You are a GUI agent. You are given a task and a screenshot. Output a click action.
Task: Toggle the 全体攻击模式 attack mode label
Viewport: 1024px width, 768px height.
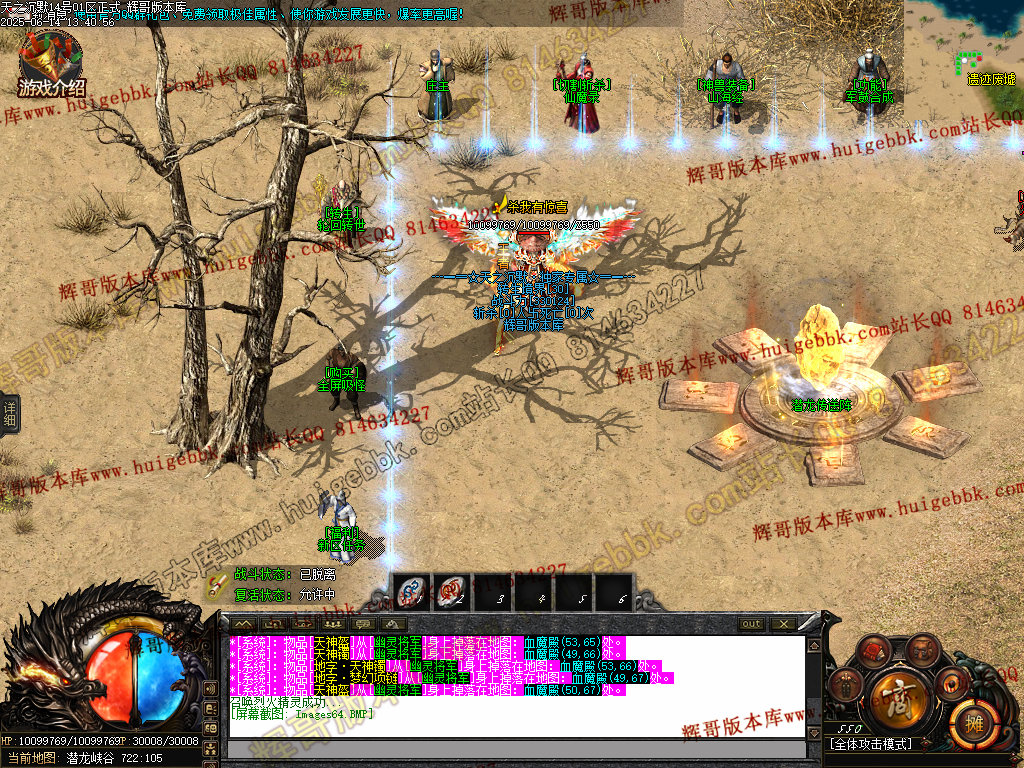[x=870, y=744]
